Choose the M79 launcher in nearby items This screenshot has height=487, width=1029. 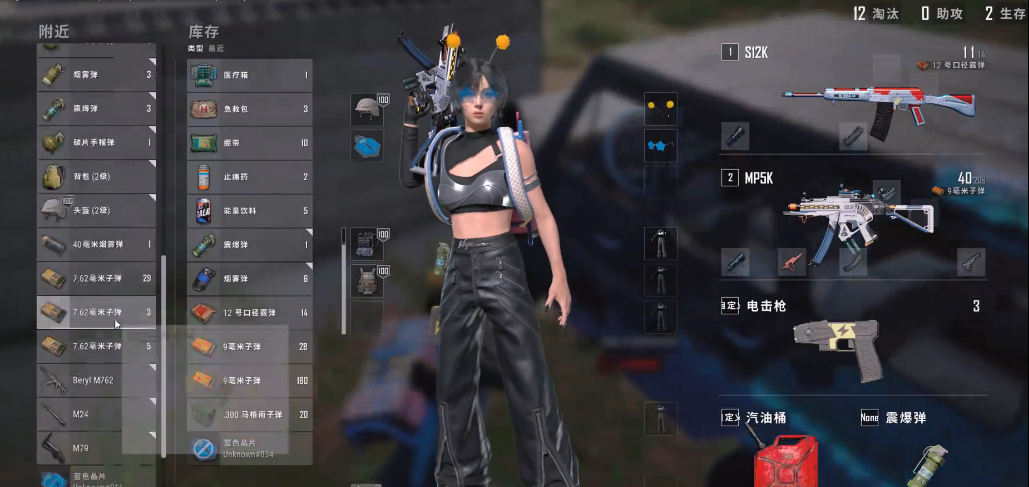[96, 447]
